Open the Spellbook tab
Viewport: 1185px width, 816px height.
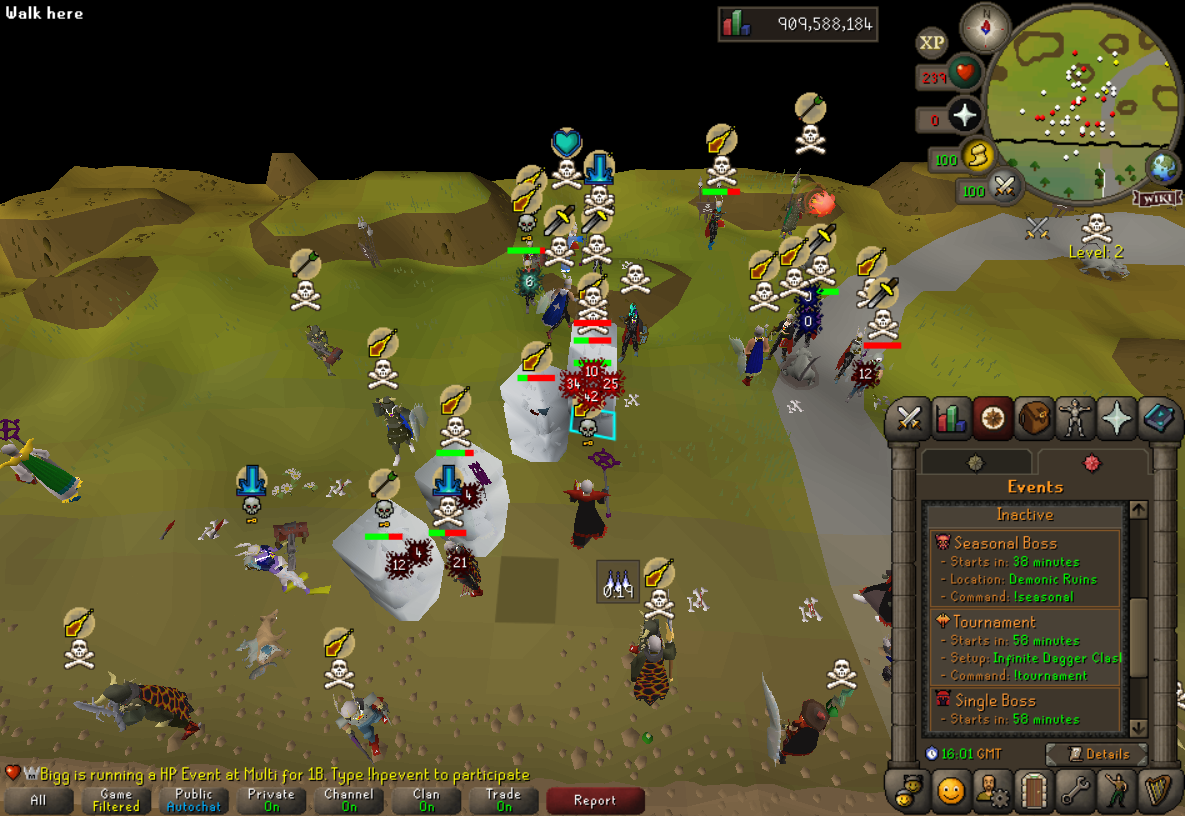(1158, 420)
